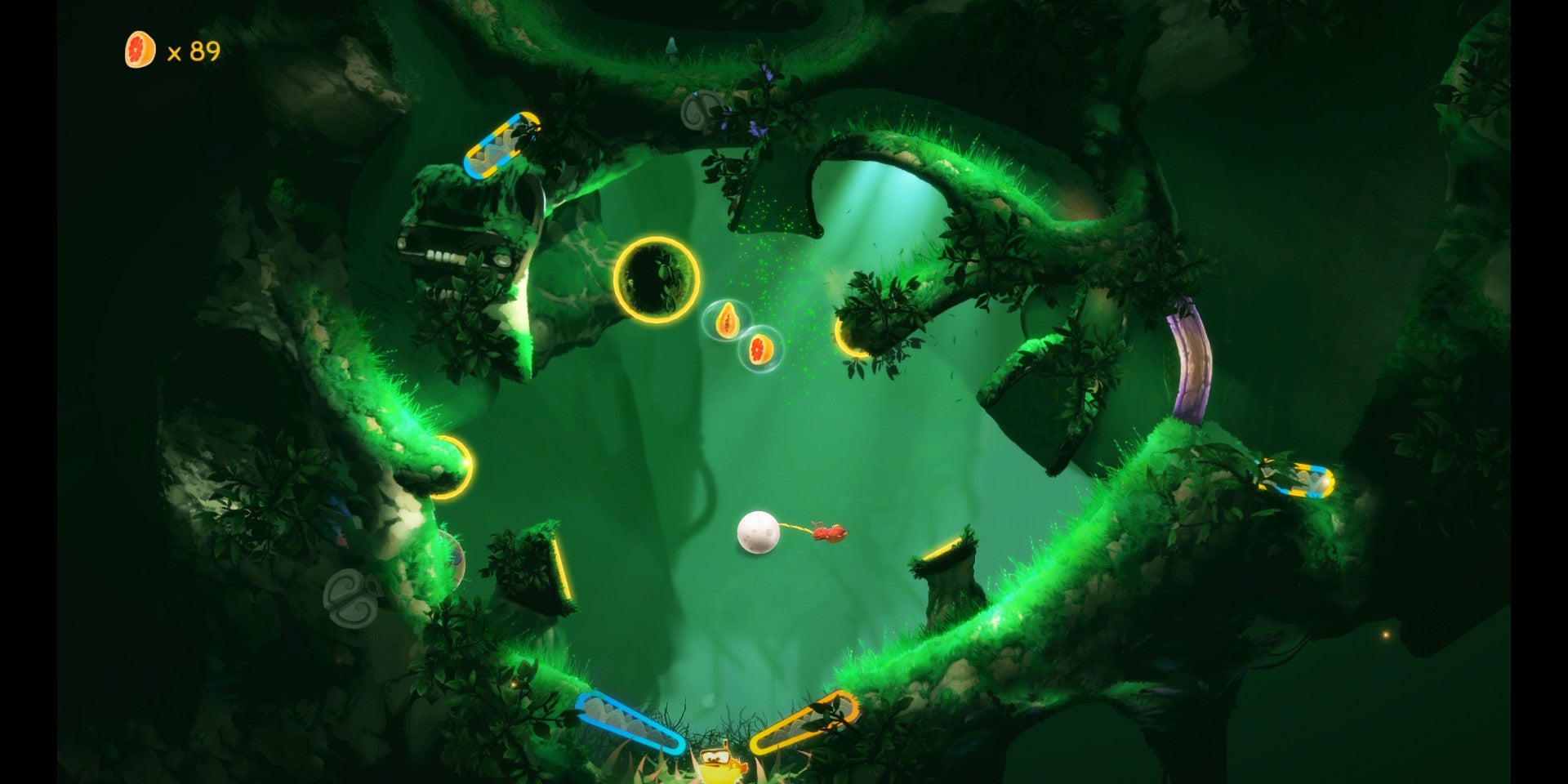Toggle the blue-and-yellow bumper near the top left
The width and height of the screenshot is (1568, 784).
tap(501, 143)
